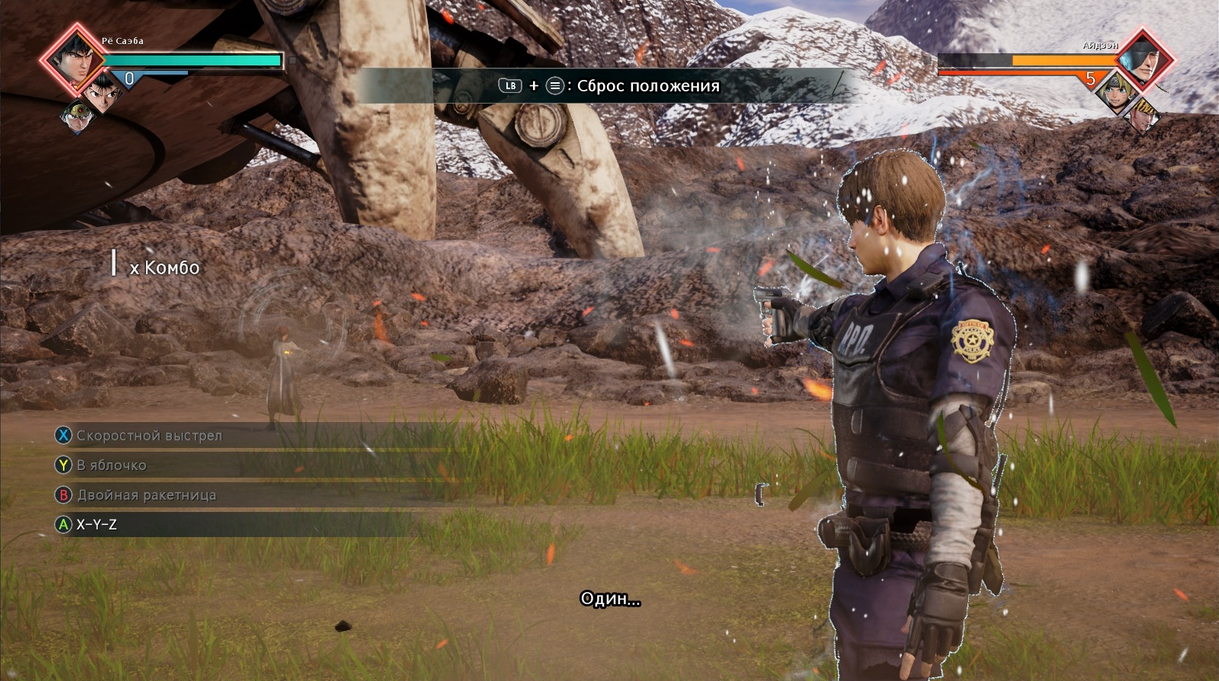Select Ryo Saeba's main character portrait
This screenshot has height=681, width=1219.
tap(71, 58)
